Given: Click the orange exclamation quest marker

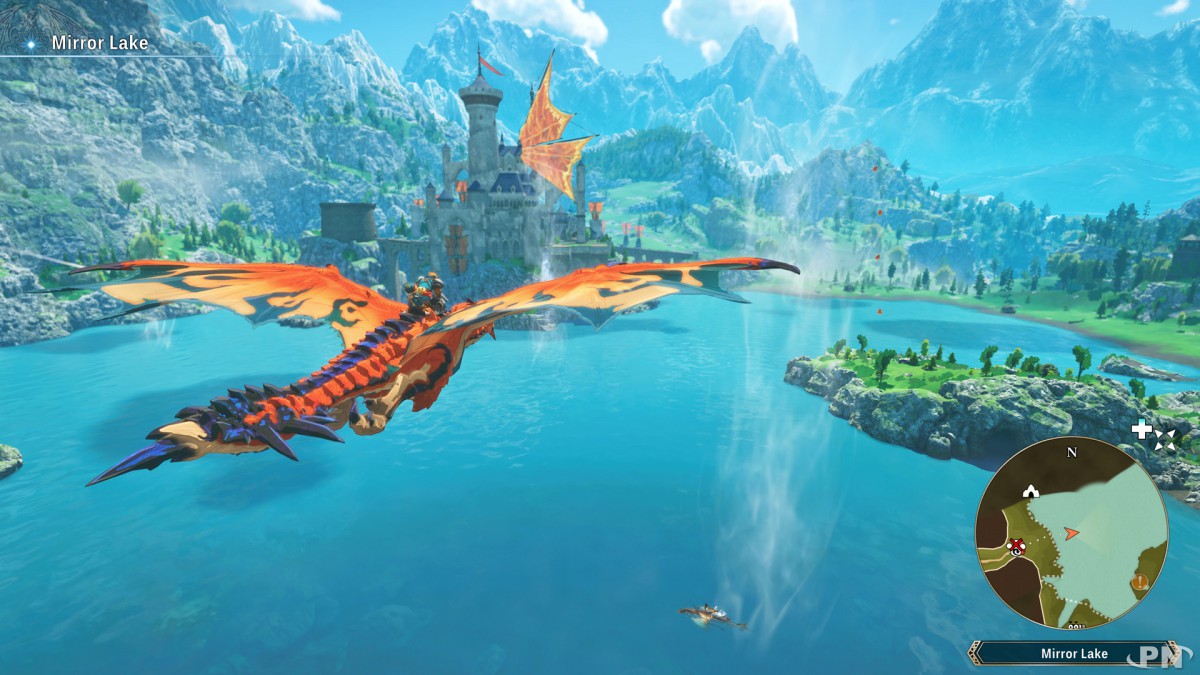Looking at the screenshot, I should [x=1139, y=582].
